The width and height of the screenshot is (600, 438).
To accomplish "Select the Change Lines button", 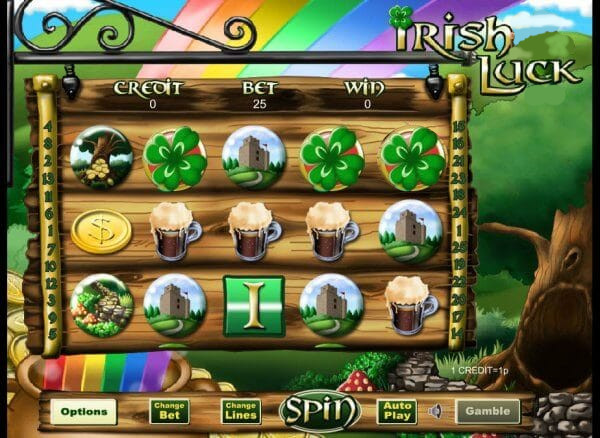I will pos(241,411).
